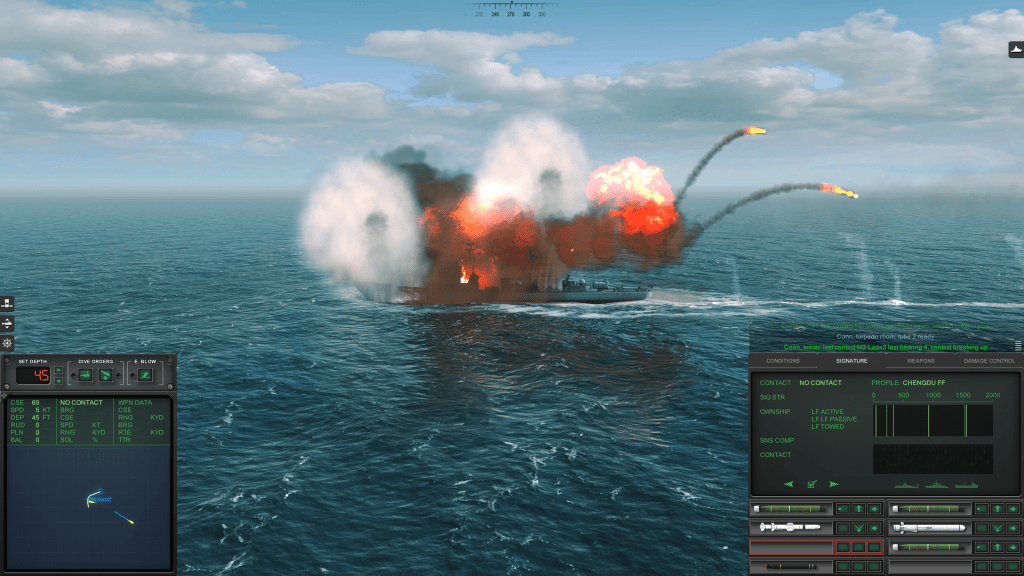Viewport: 1024px width, 576px height.
Task: Show the next signature profile
Action: point(833,484)
